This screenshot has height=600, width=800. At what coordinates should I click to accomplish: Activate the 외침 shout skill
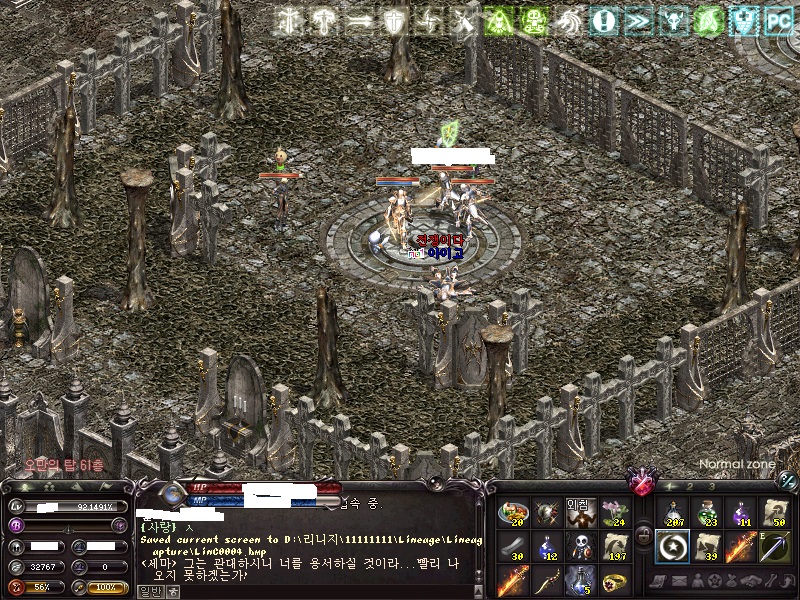tap(580, 514)
